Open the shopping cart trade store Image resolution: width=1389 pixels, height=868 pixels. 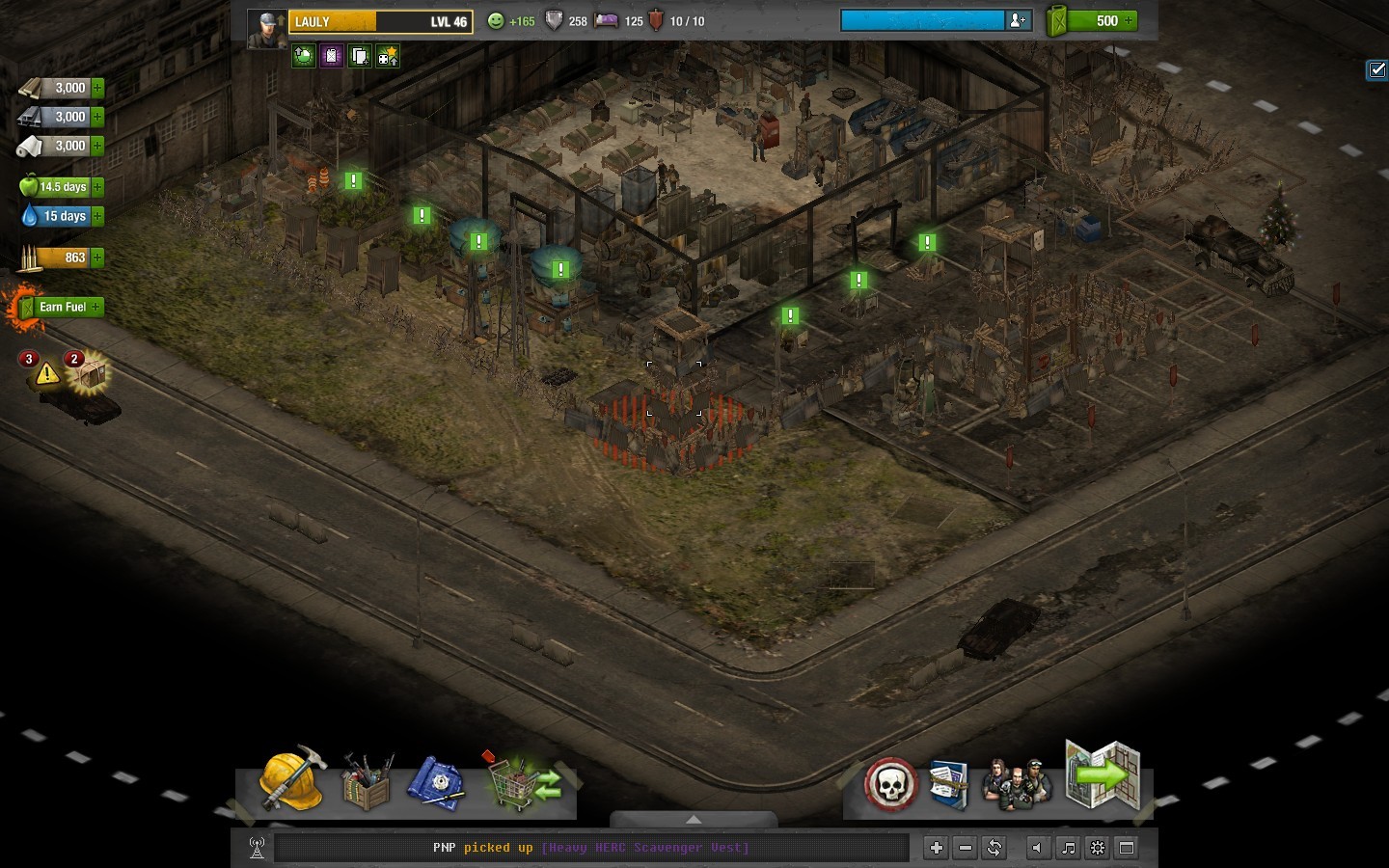526,781
